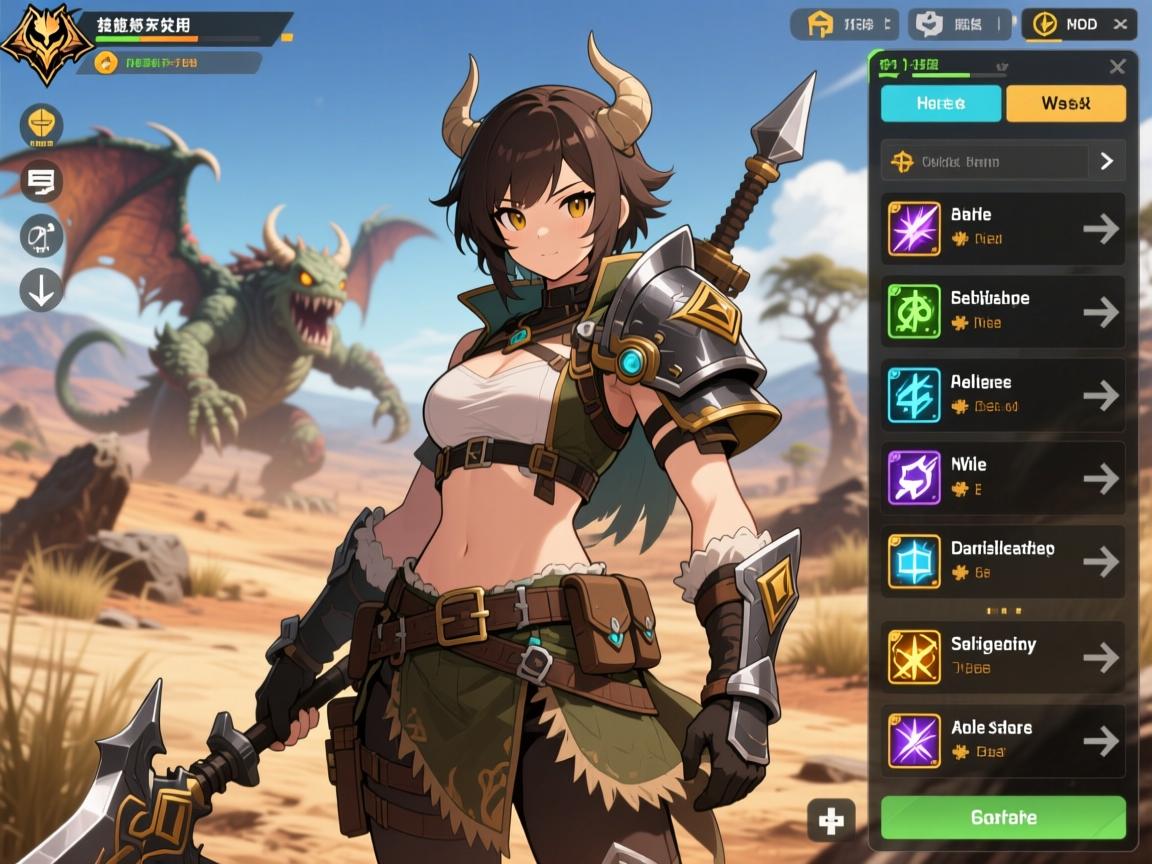Switch to the cyan Heroes tab
Screen dimensions: 1152x864
click(x=940, y=103)
